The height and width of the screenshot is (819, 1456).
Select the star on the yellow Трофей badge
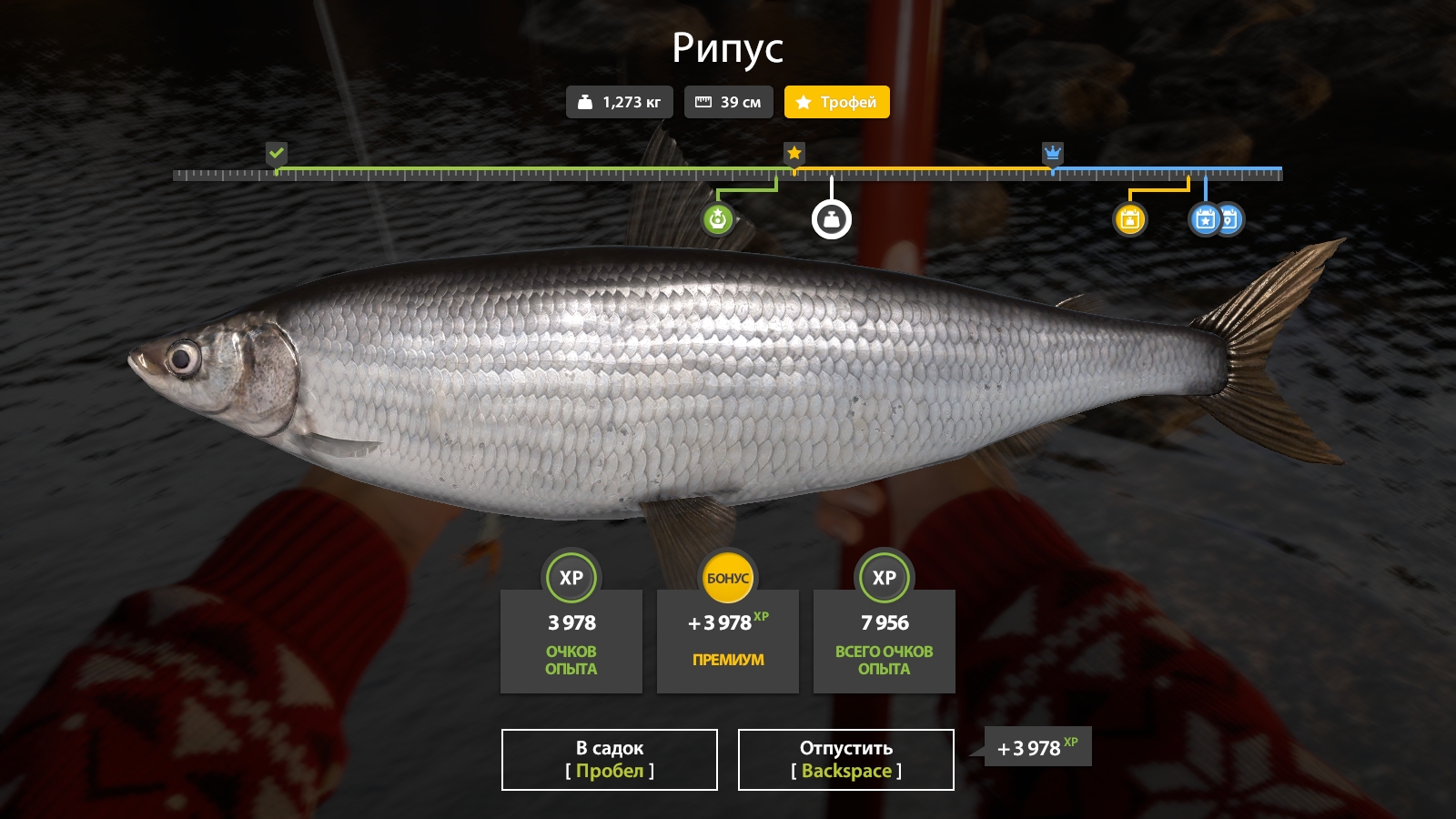click(804, 102)
